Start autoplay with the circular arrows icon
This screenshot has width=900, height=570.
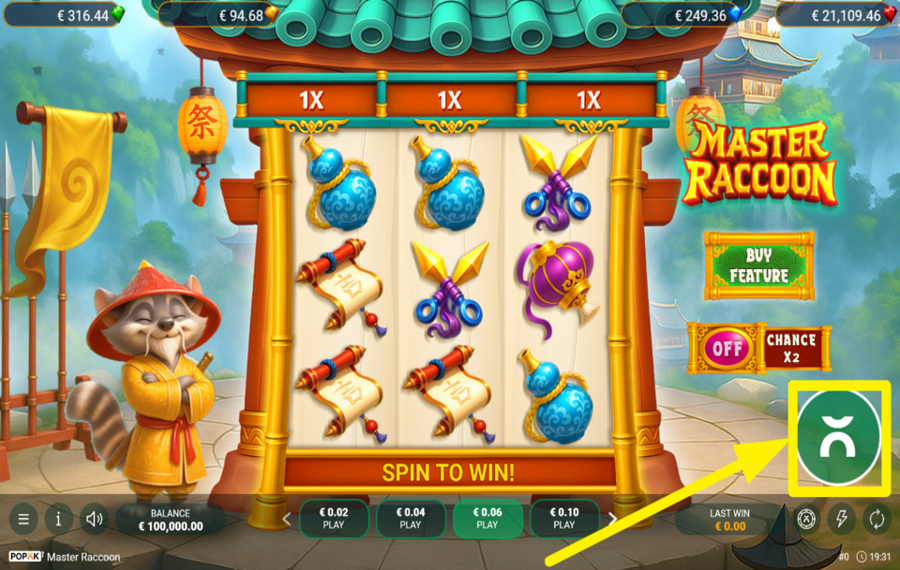876,519
